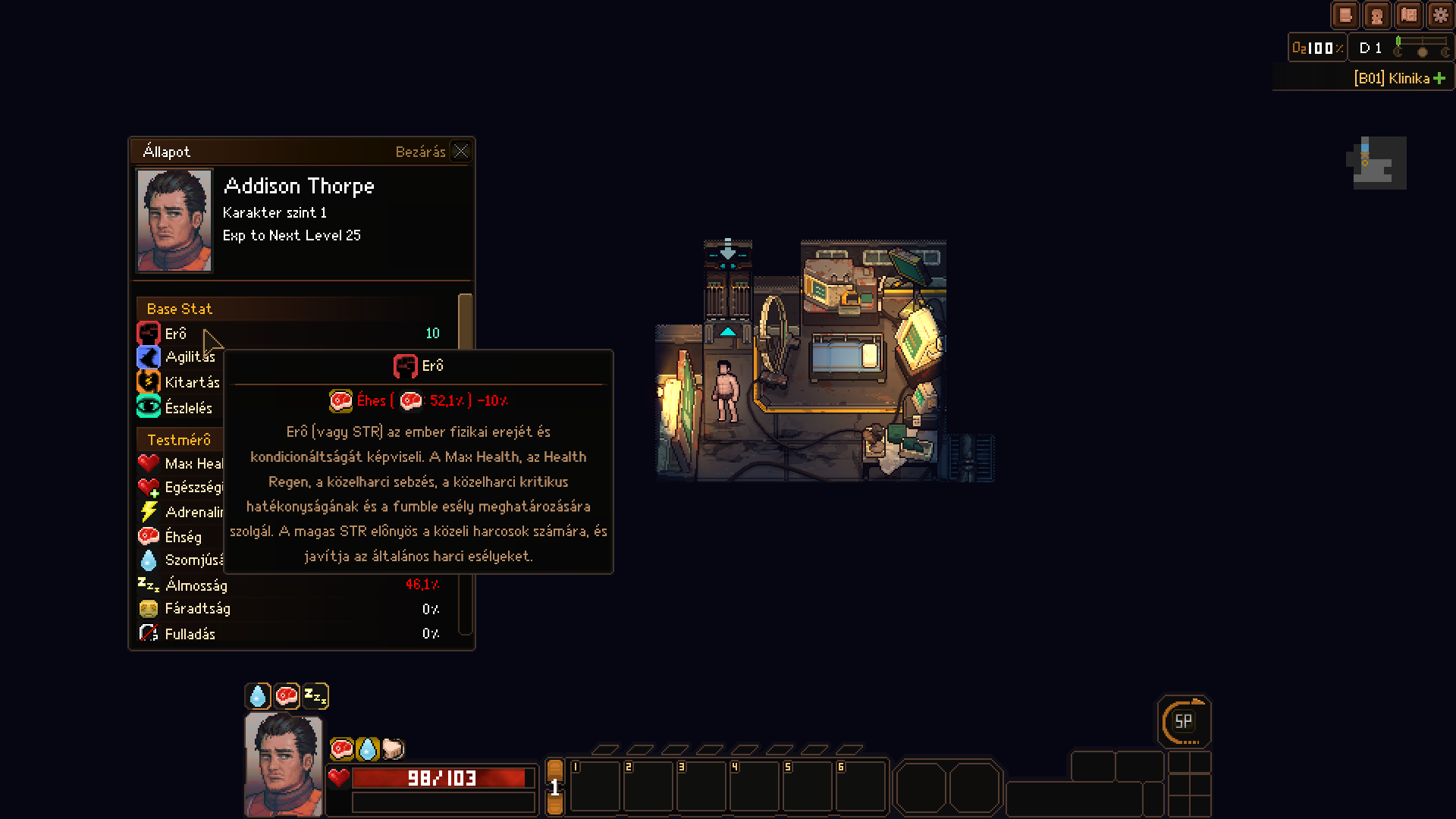Click the sleep Zzz need icon
The height and width of the screenshot is (819, 1456).
(x=315, y=695)
